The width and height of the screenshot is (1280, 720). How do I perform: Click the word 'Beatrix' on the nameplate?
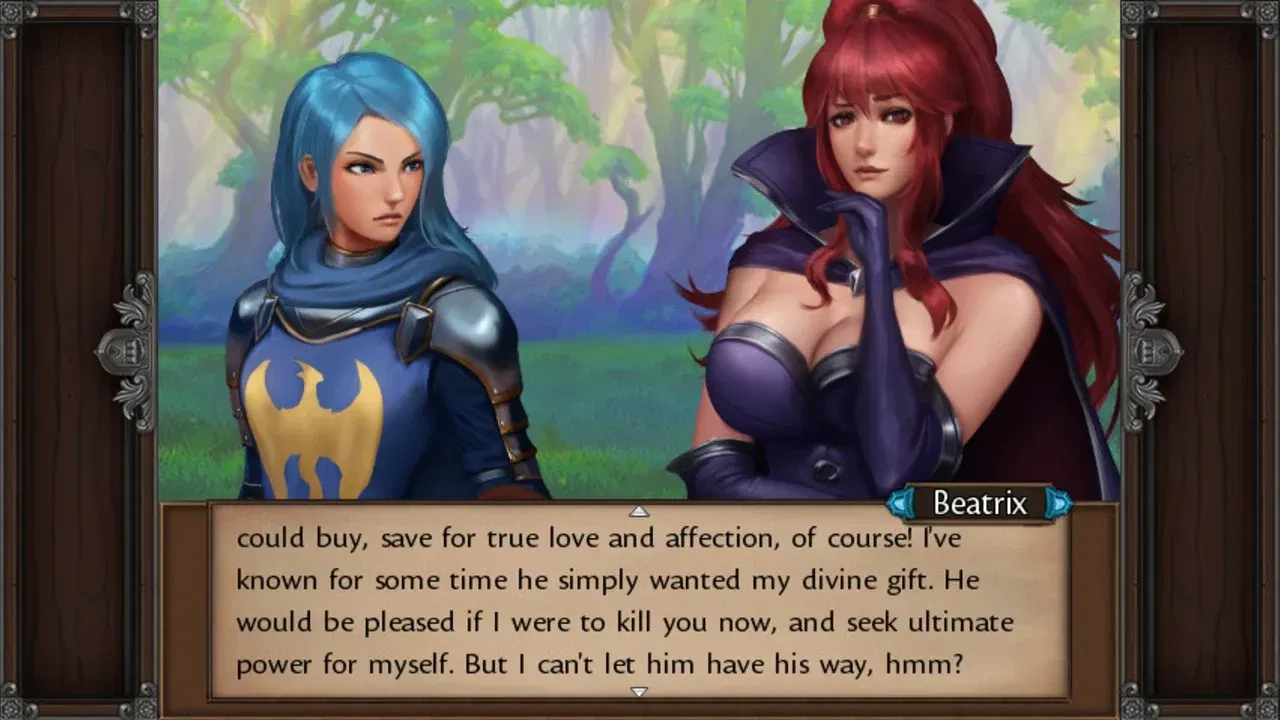click(983, 504)
